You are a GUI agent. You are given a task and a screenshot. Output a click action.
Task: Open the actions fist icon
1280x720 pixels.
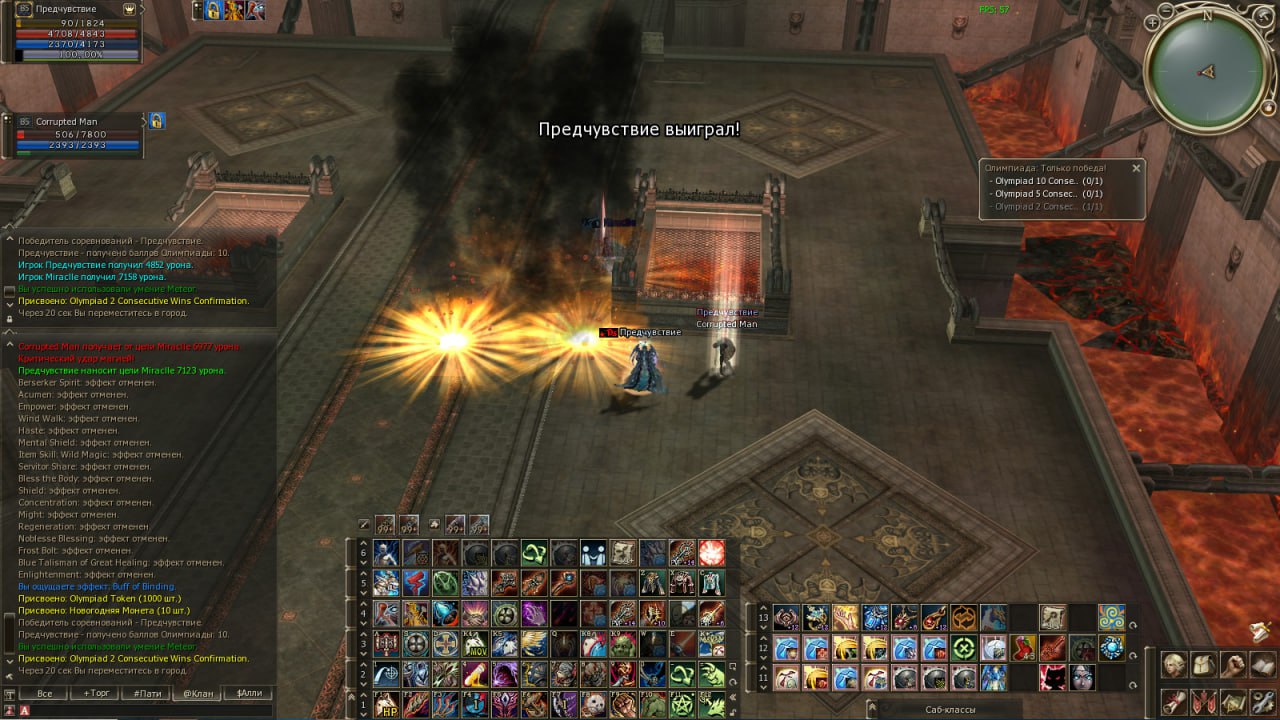(x=1234, y=664)
